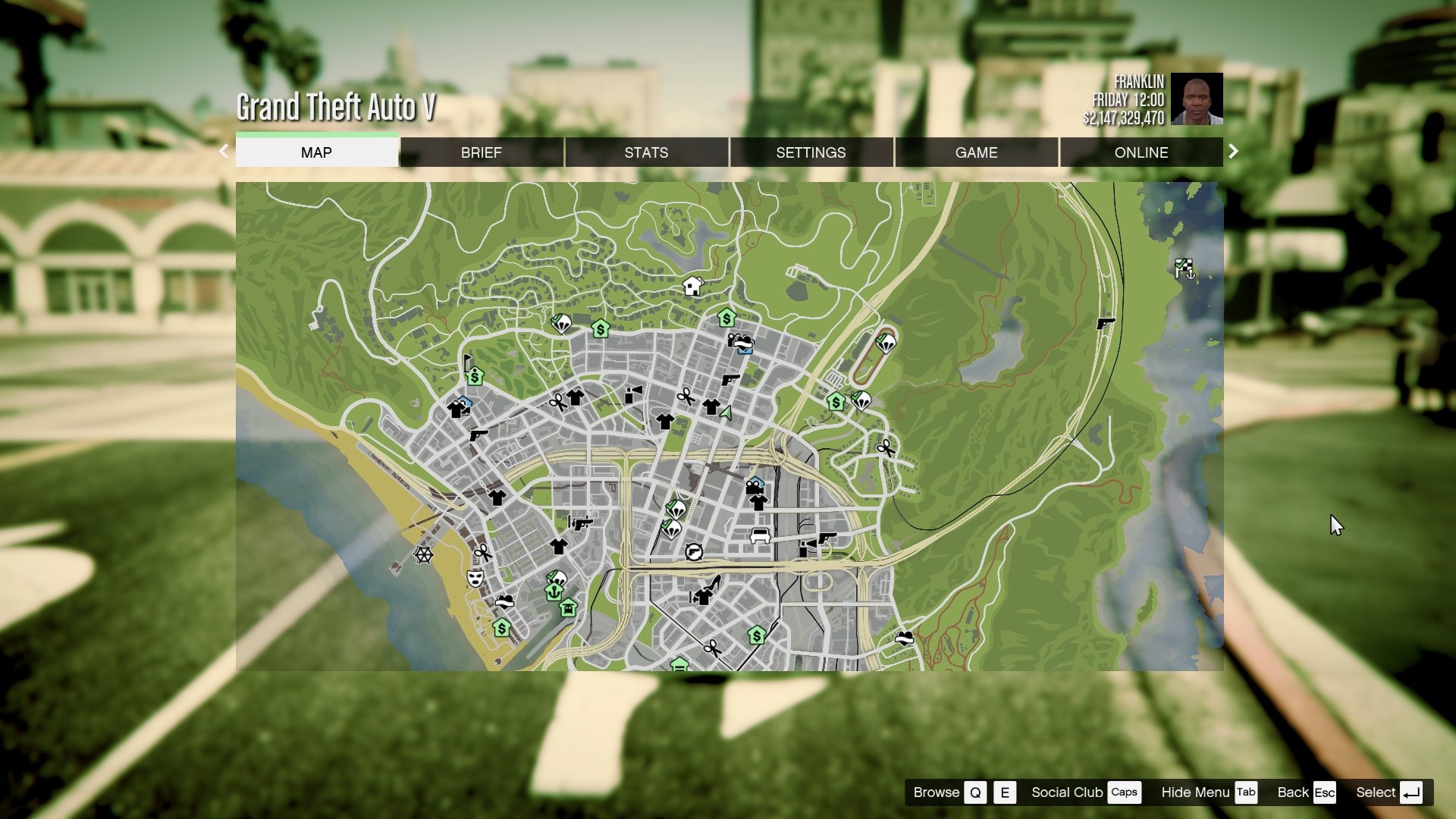
Task: Click the player arrow marker on map
Action: pos(726,413)
